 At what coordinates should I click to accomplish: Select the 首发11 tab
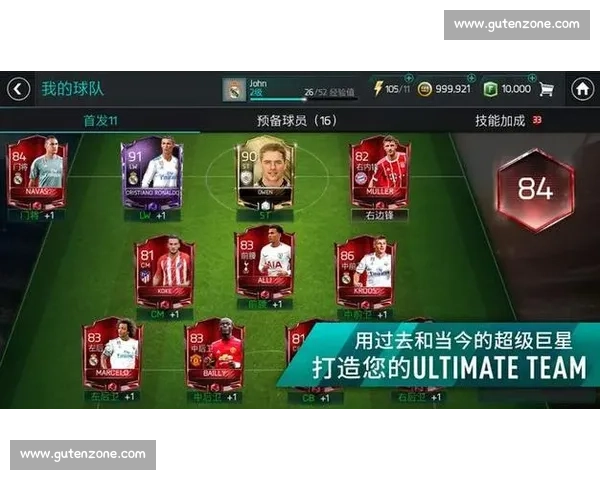tap(100, 120)
